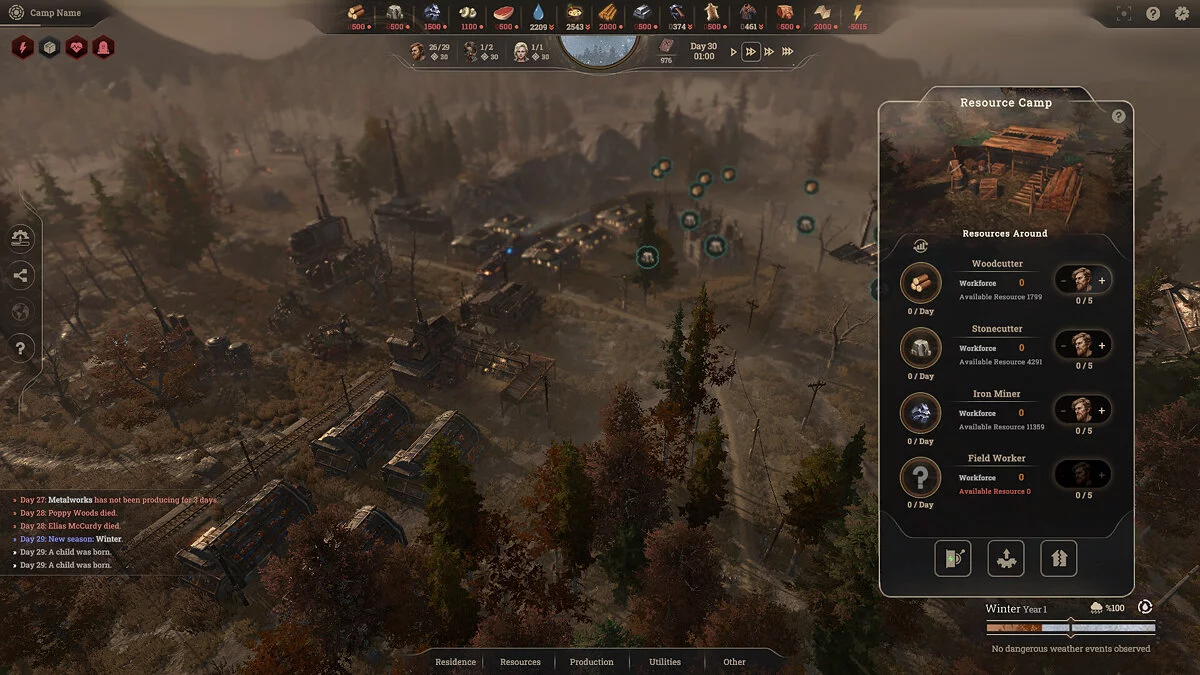The height and width of the screenshot is (675, 1200).
Task: Set game speed to normal play
Action: point(733,52)
